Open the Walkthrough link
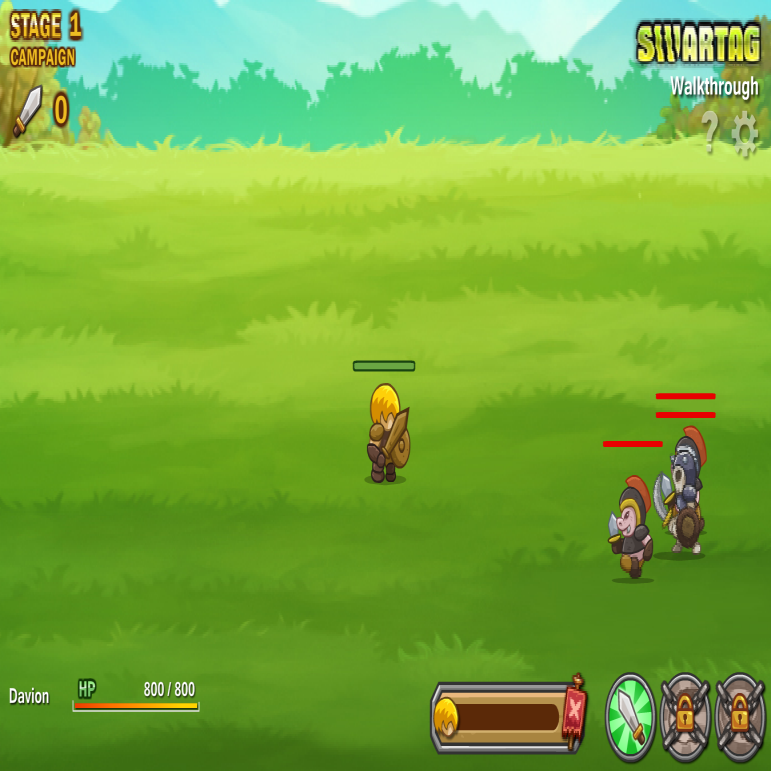 [714, 87]
